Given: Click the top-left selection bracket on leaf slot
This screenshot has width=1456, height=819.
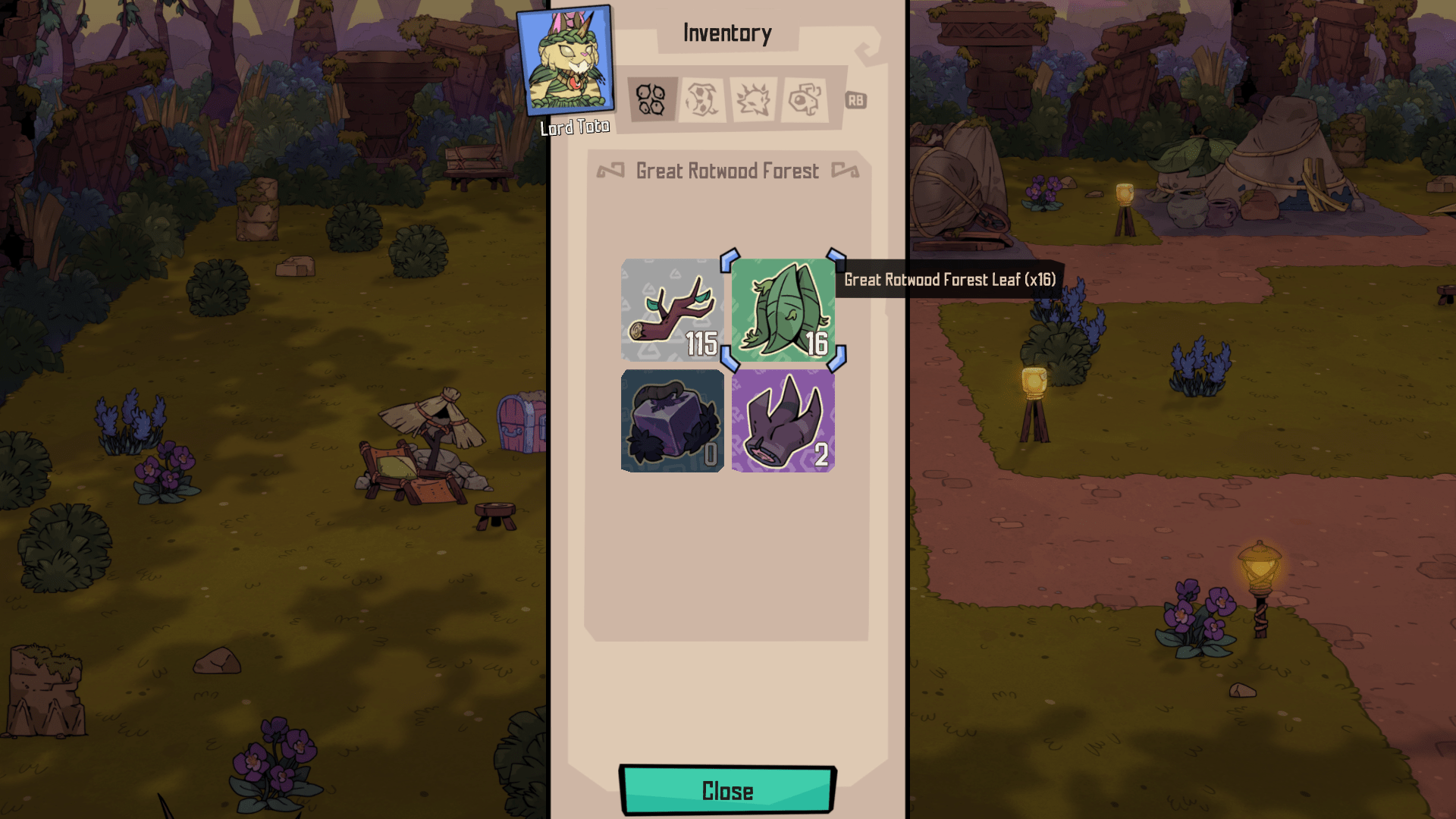Looking at the screenshot, I should point(730,261).
